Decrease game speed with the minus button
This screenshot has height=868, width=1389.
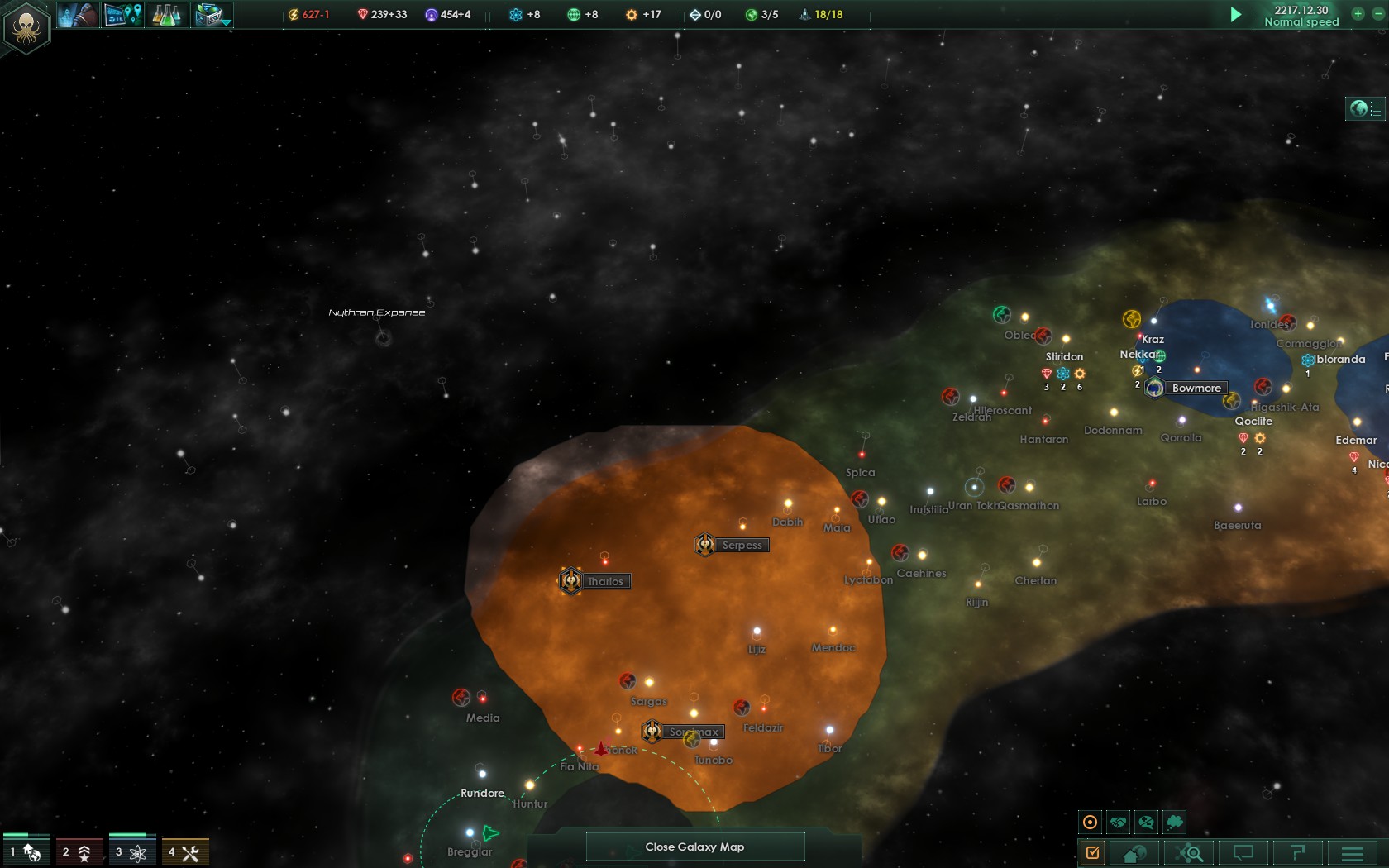(1377, 14)
